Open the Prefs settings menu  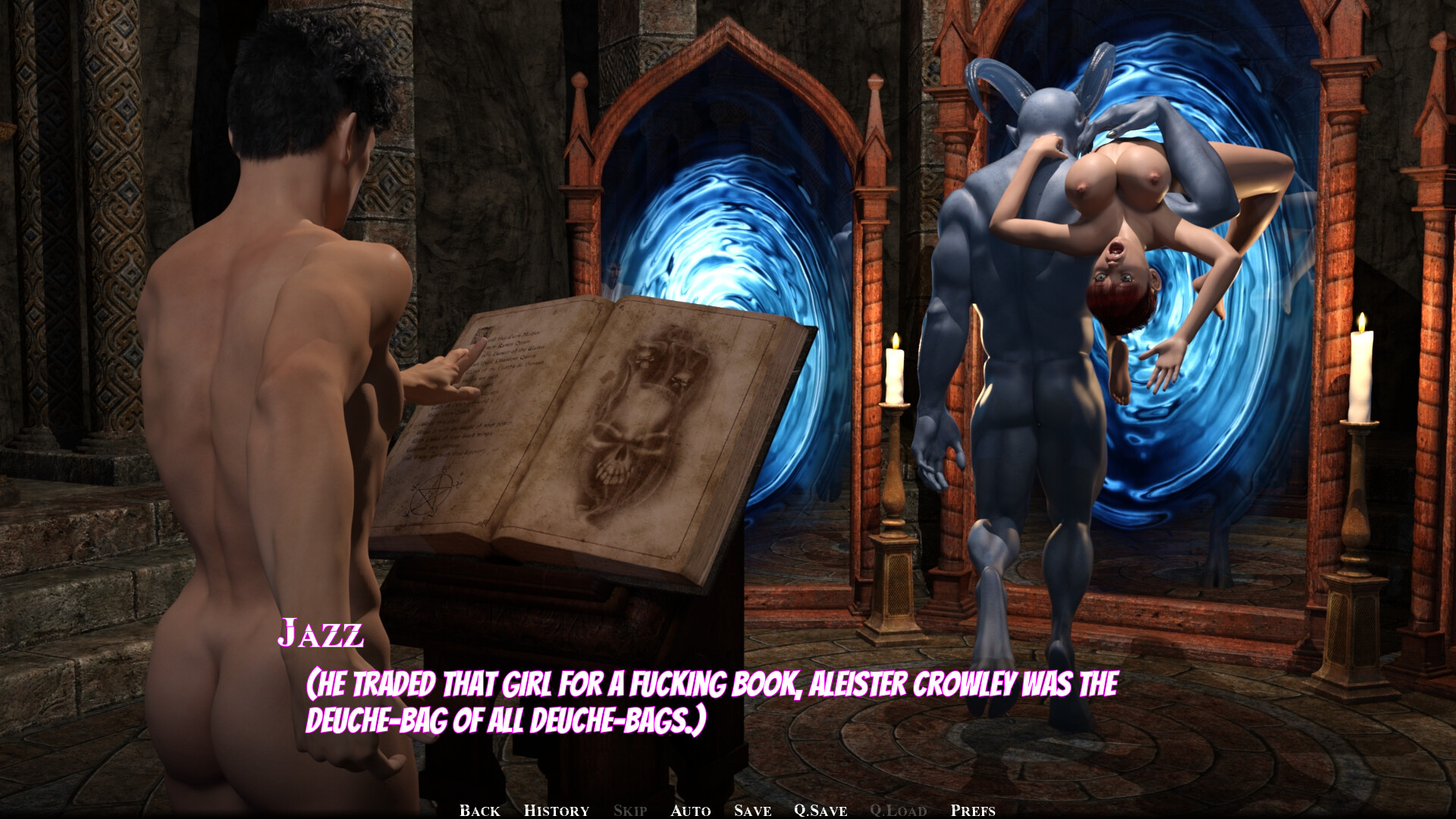pyautogui.click(x=973, y=810)
